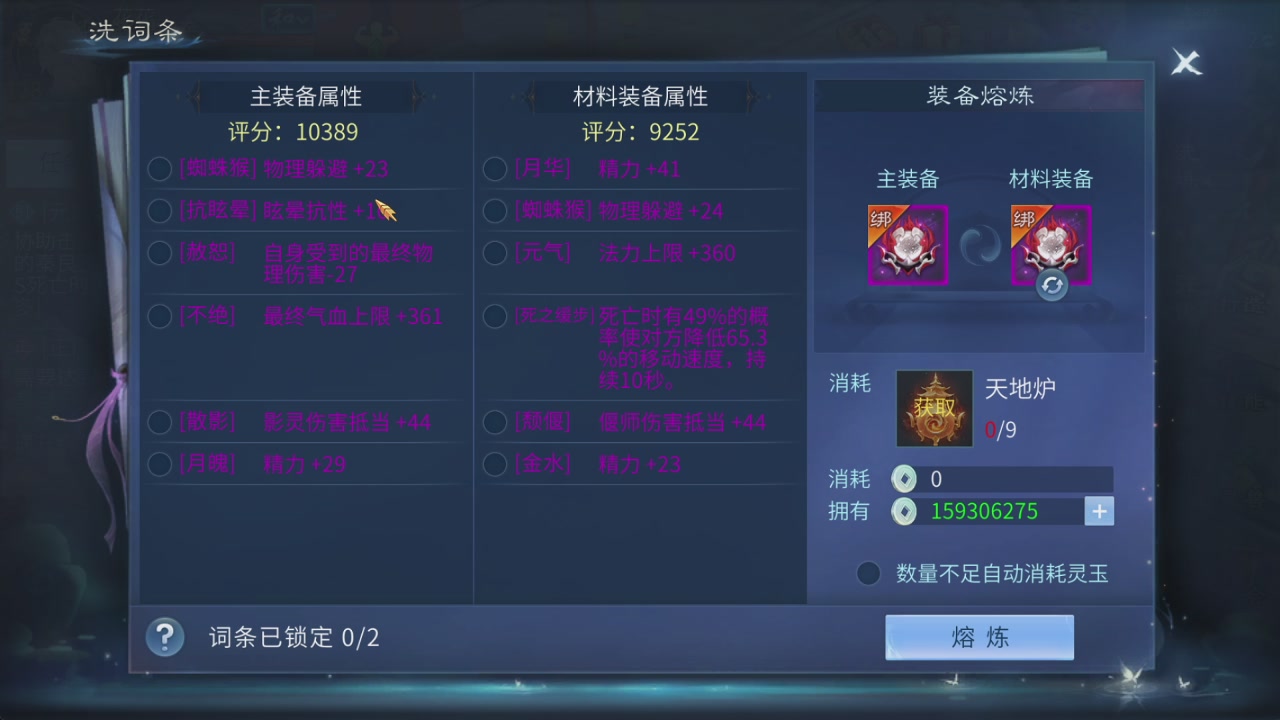Open the question mark help icon
The width and height of the screenshot is (1280, 720).
point(164,637)
